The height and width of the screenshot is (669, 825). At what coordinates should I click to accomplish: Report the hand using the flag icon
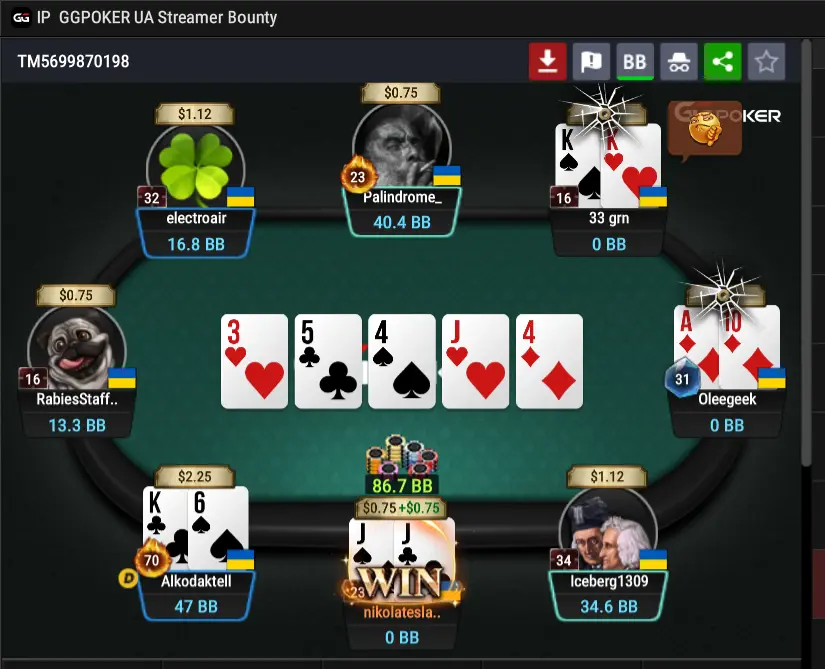(x=591, y=62)
